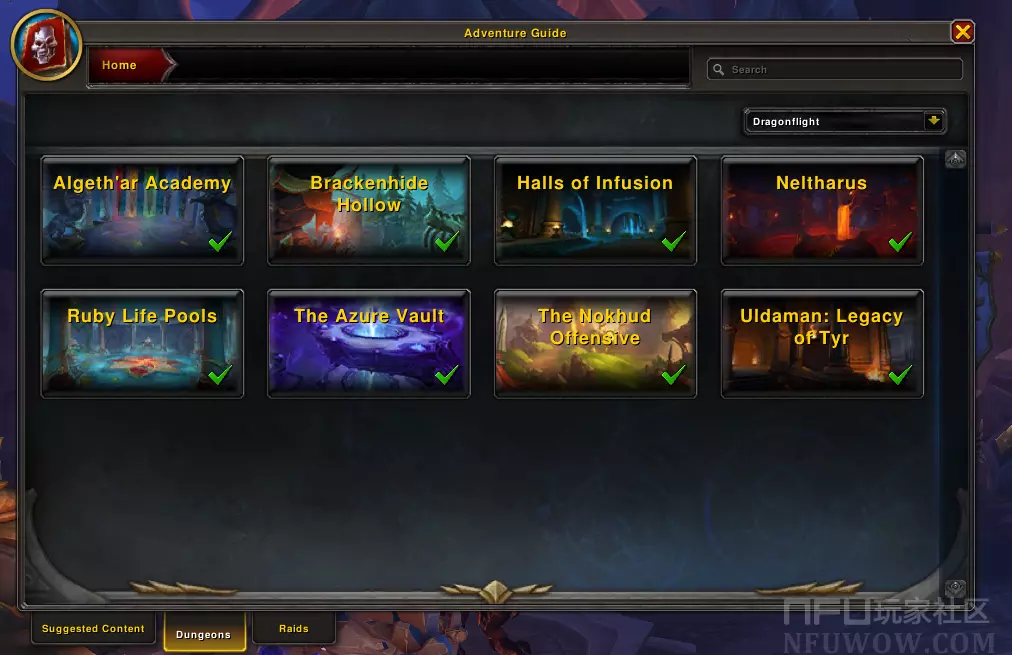Select the Neltharus dungeon tile

coord(822,210)
